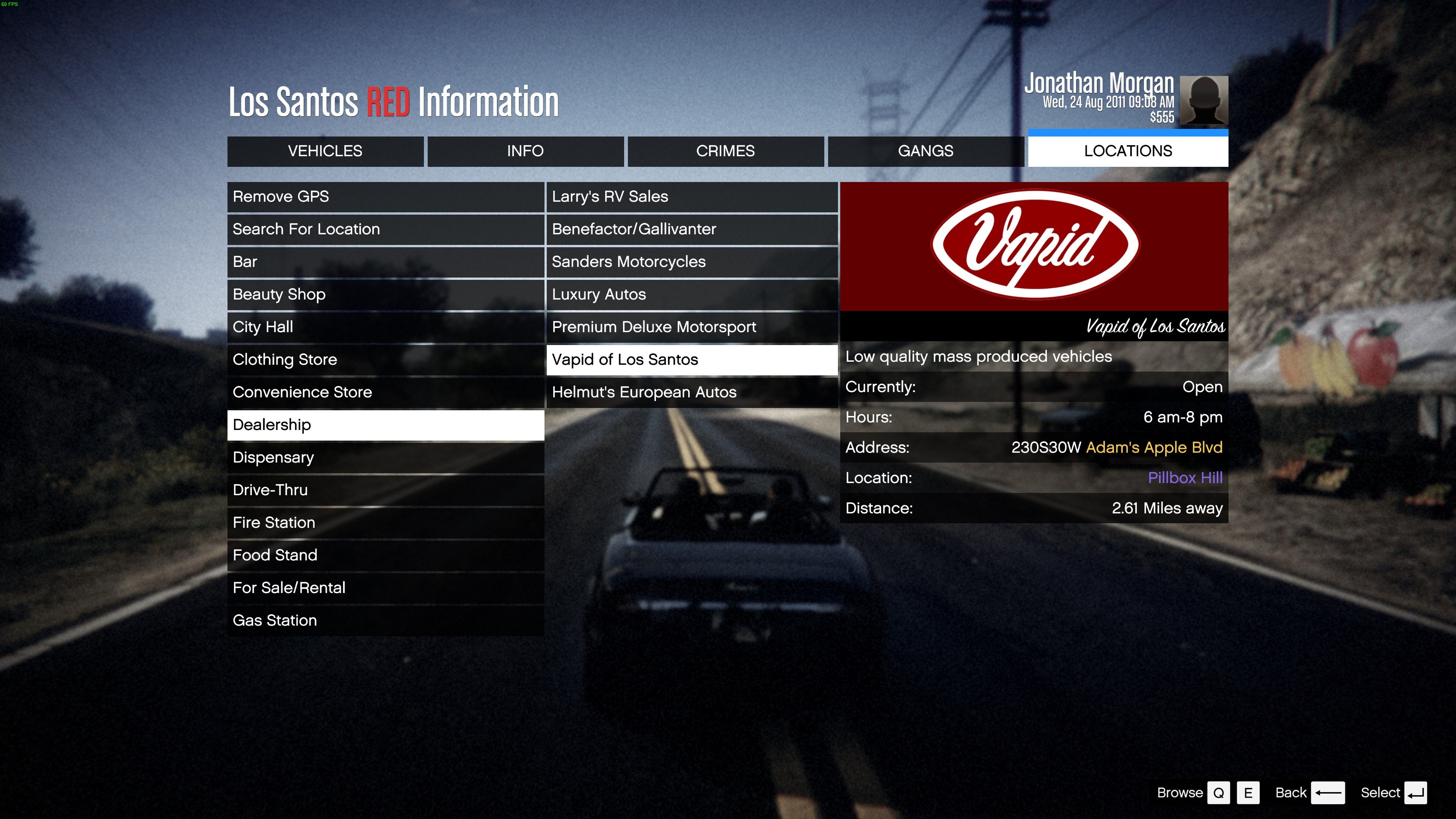This screenshot has width=1456, height=819.
Task: Select the Bar category
Action: (x=386, y=262)
